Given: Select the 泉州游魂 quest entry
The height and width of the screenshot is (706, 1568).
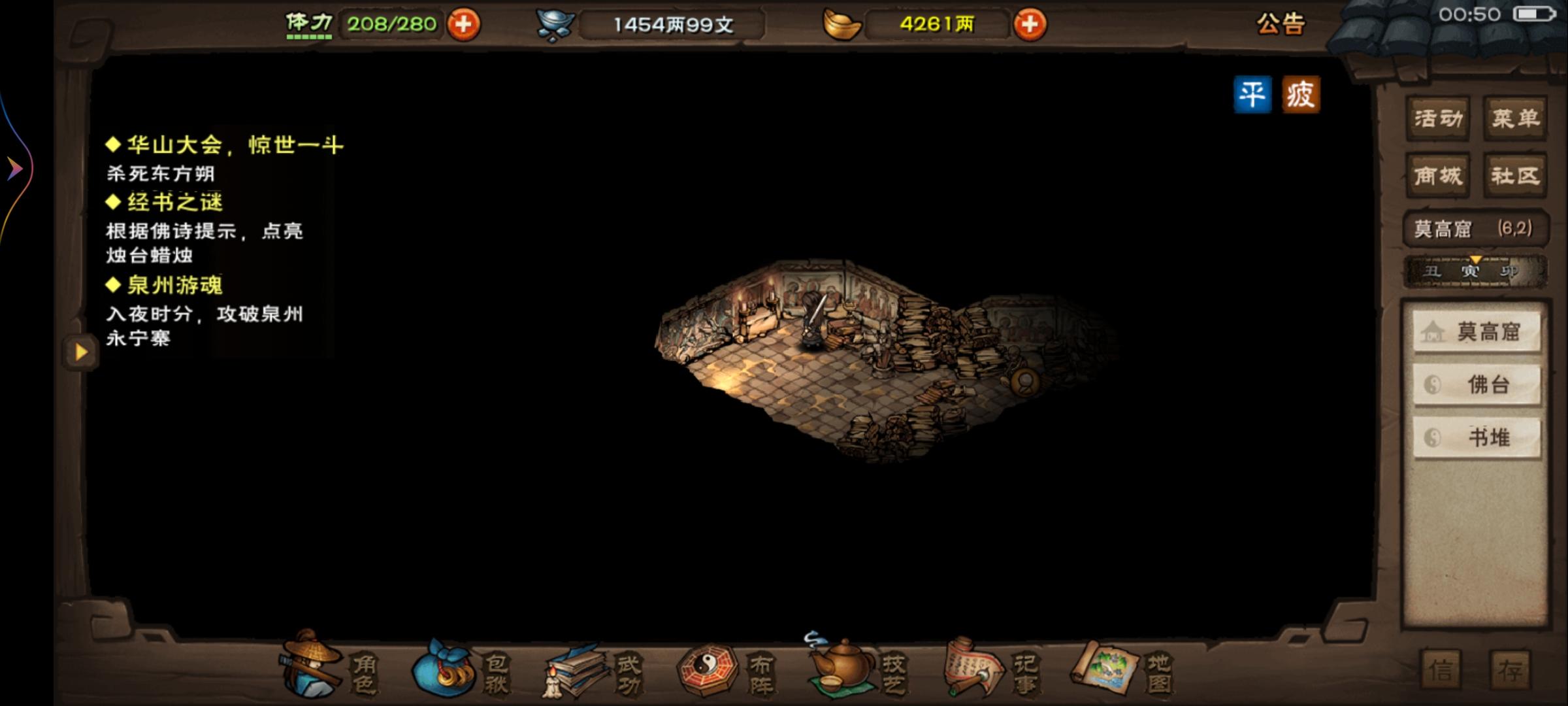Looking at the screenshot, I should click(165, 286).
